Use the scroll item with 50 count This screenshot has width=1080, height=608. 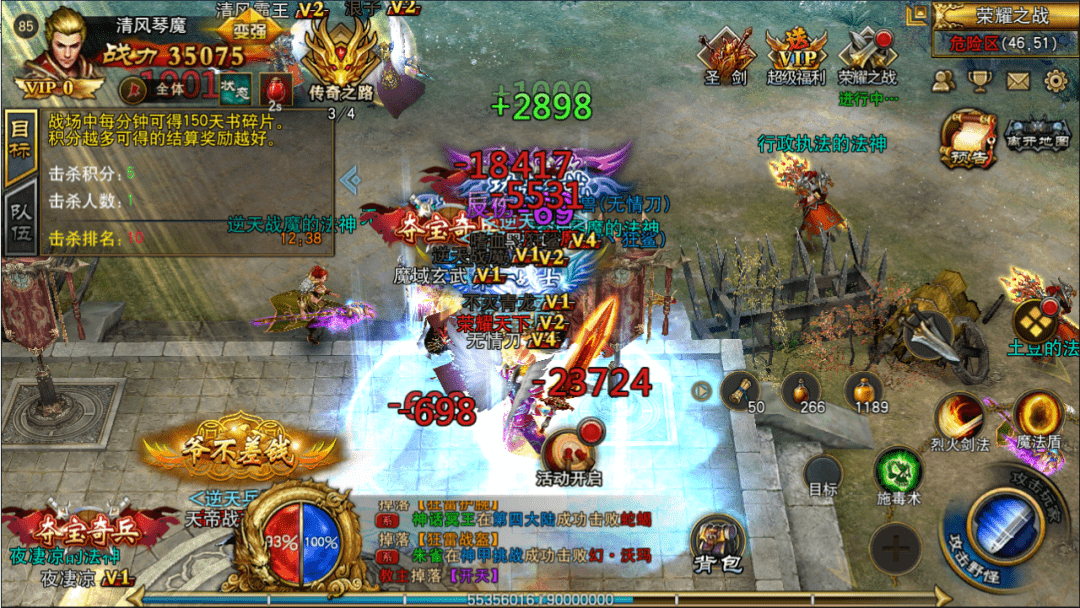(741, 390)
